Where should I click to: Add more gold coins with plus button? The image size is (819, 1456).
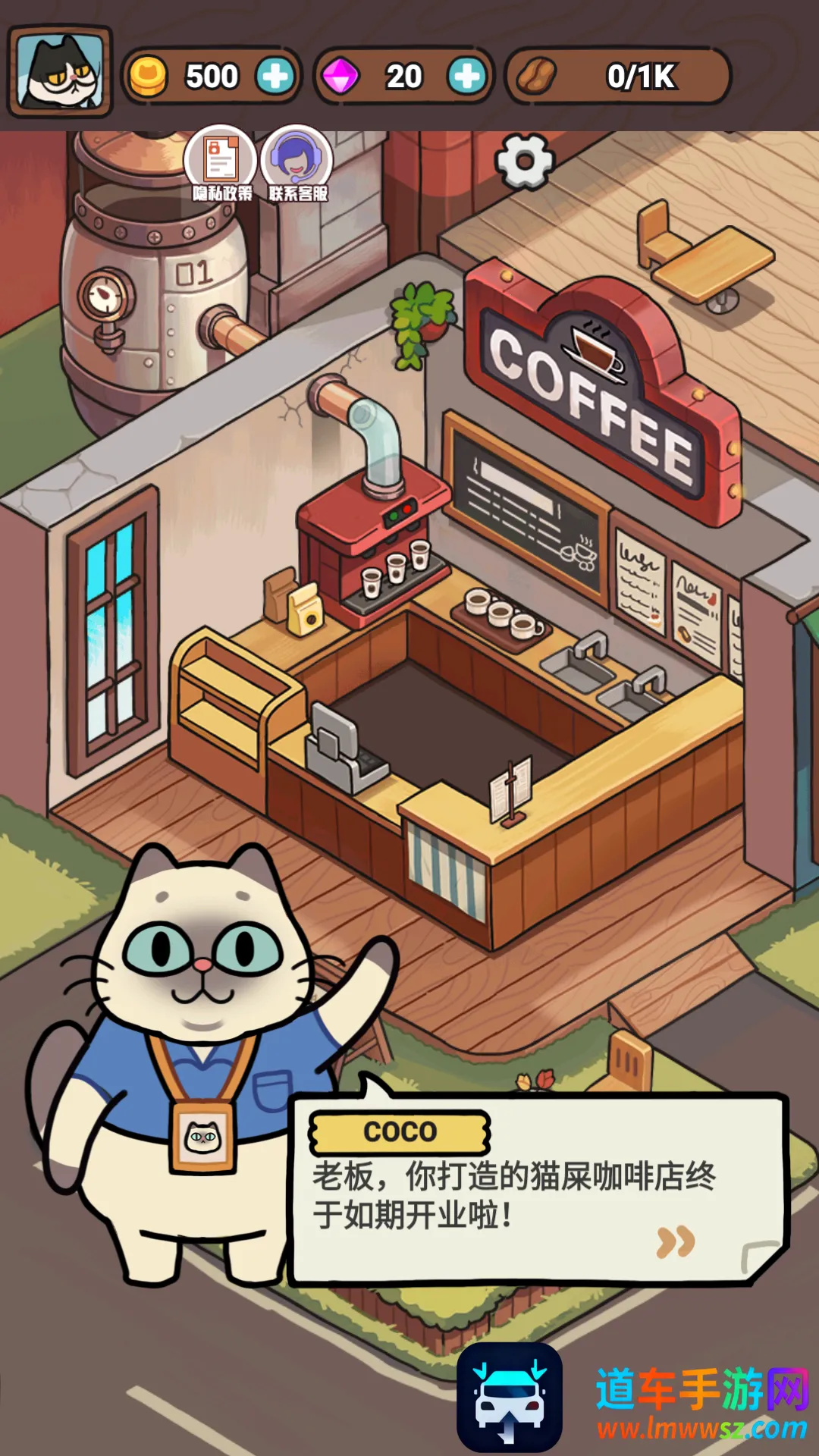tap(275, 76)
